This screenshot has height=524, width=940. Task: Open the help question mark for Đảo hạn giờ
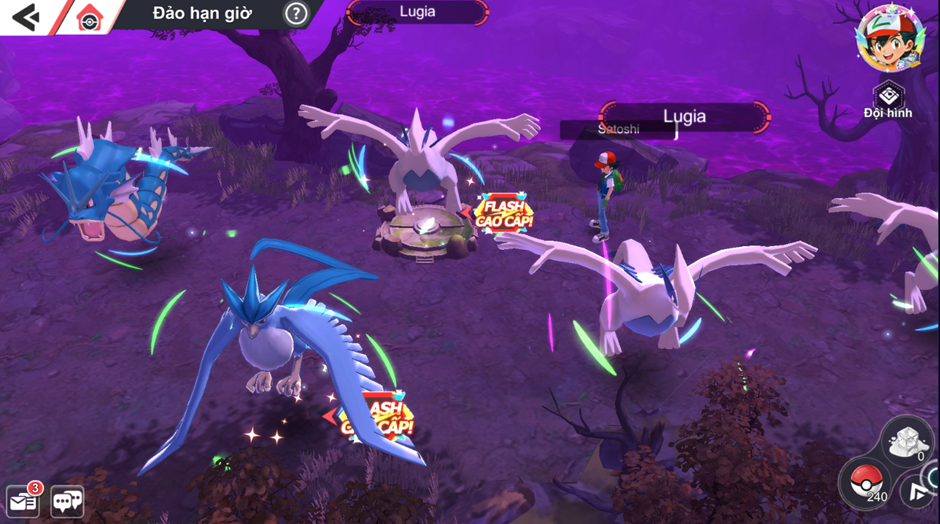click(x=295, y=13)
